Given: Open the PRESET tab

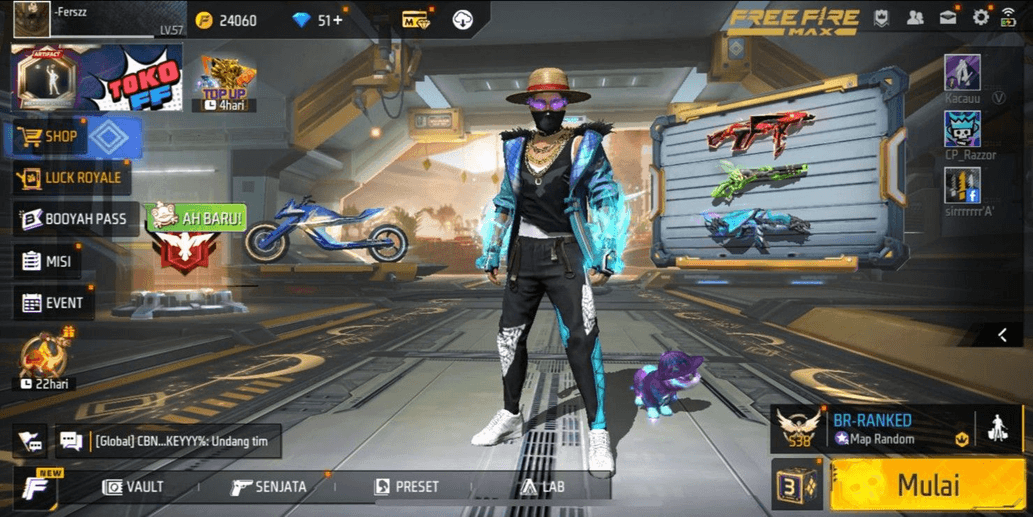Looking at the screenshot, I should 406,487.
